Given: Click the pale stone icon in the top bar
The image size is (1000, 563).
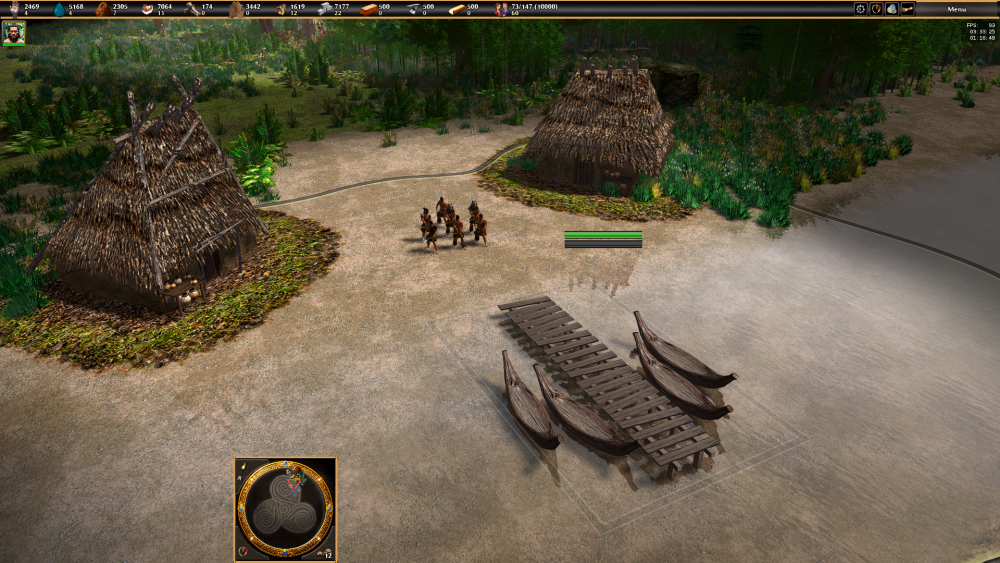Looking at the screenshot, I should pos(891,9).
